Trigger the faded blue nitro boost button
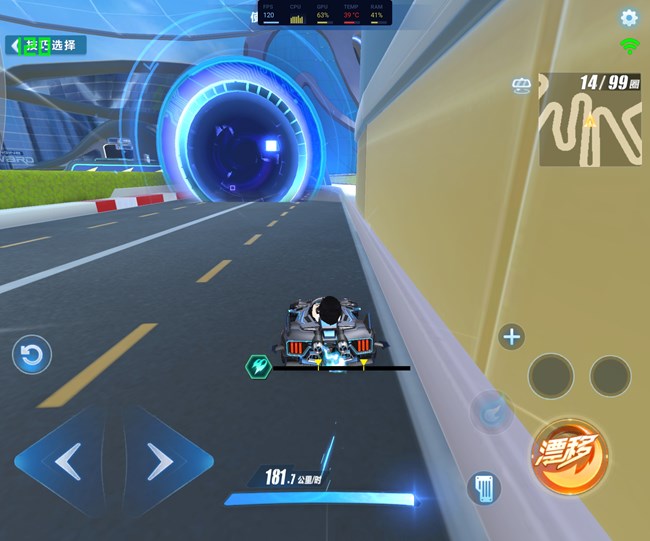This screenshot has height=541, width=650. coord(492,411)
